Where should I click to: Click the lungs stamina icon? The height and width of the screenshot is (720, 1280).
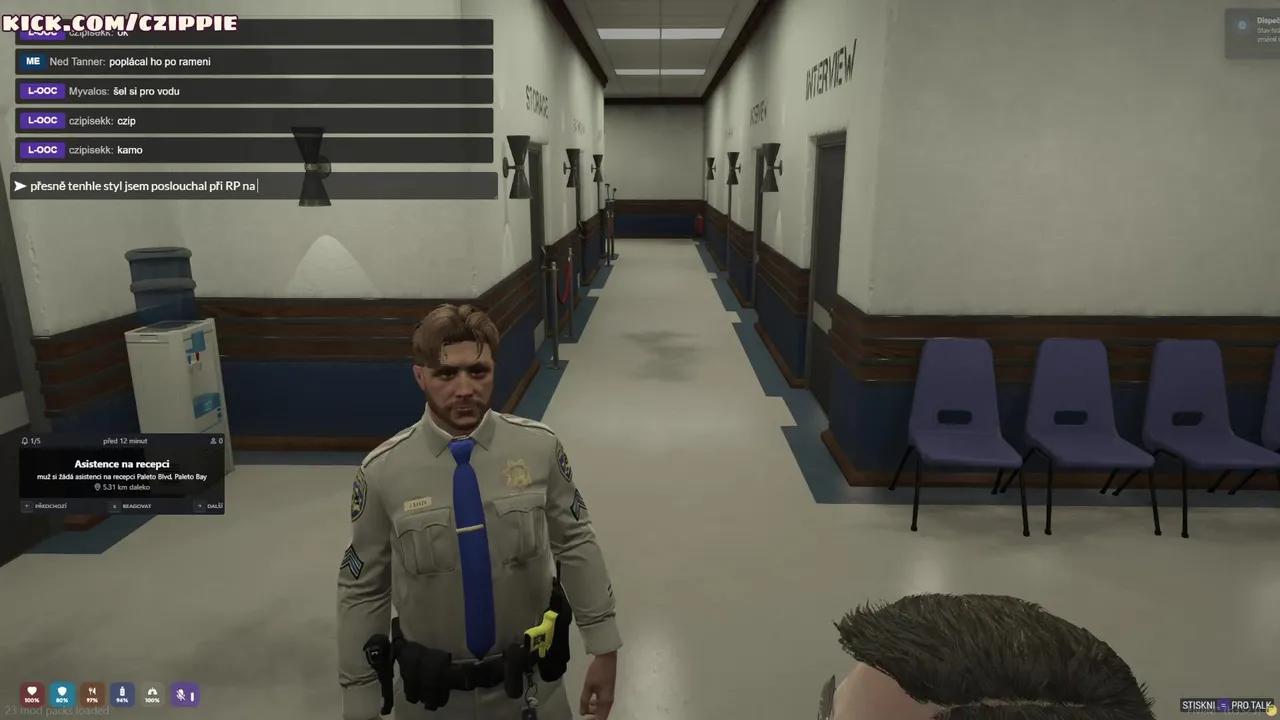152,693
